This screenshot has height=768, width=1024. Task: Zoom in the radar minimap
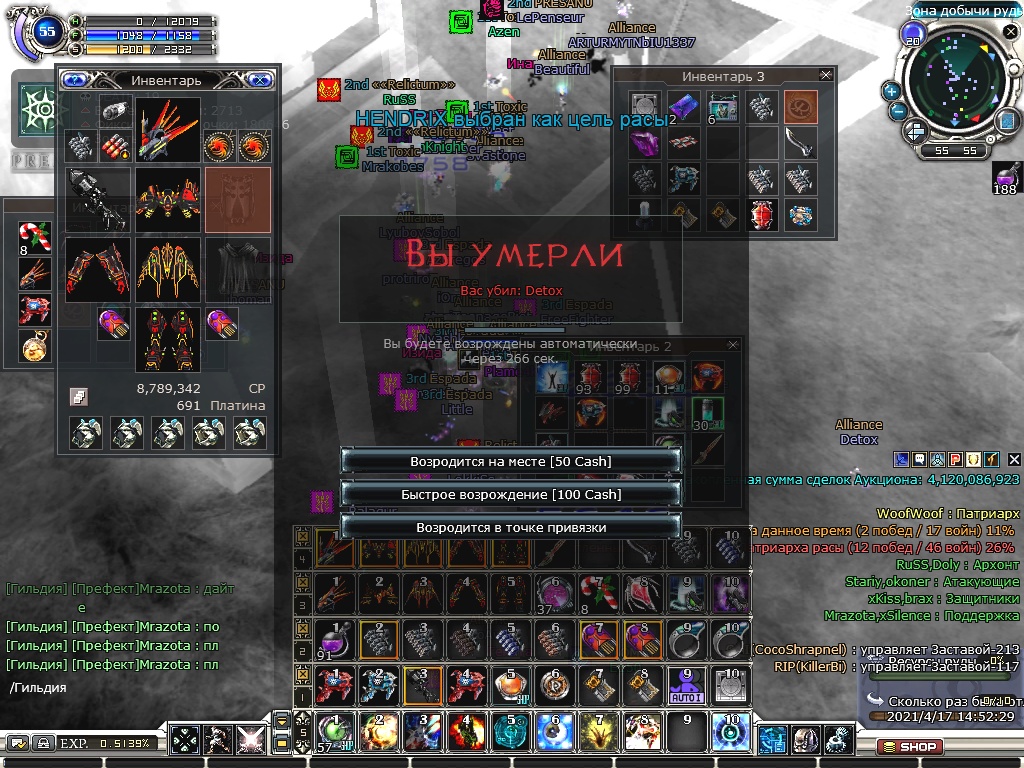point(891,91)
